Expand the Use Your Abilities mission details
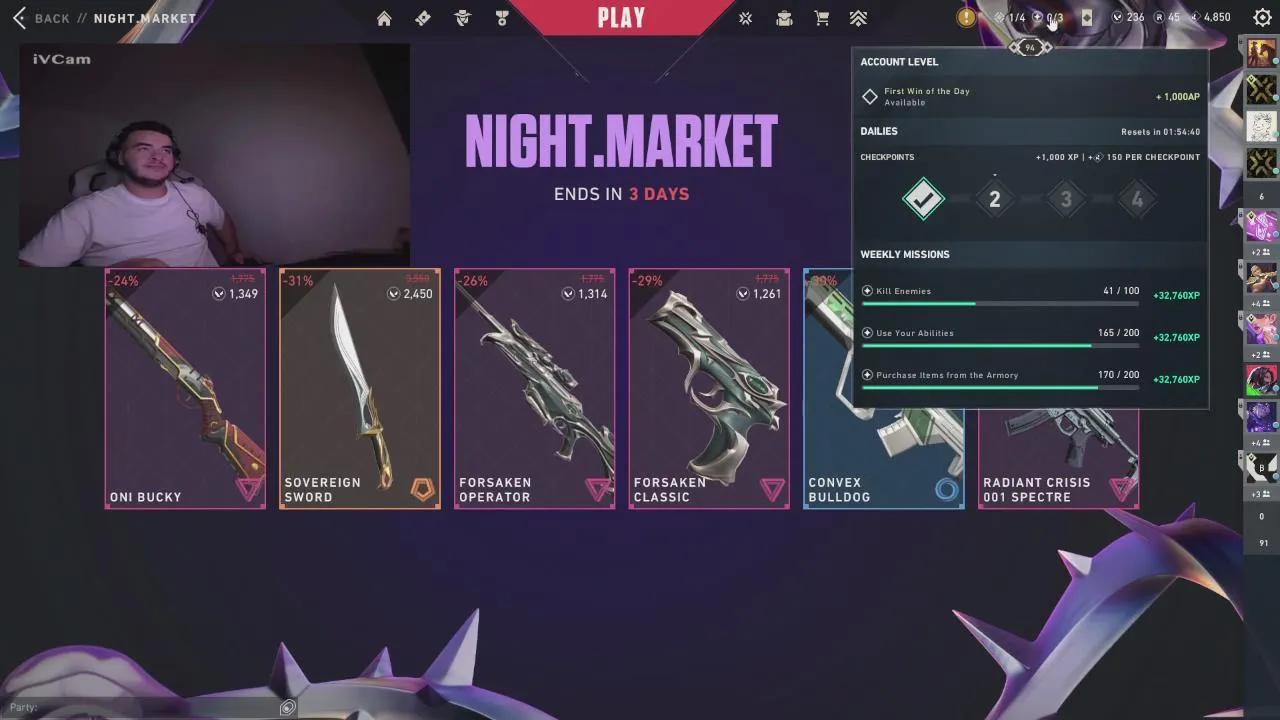Screen dimensions: 1280x720 click(866, 332)
